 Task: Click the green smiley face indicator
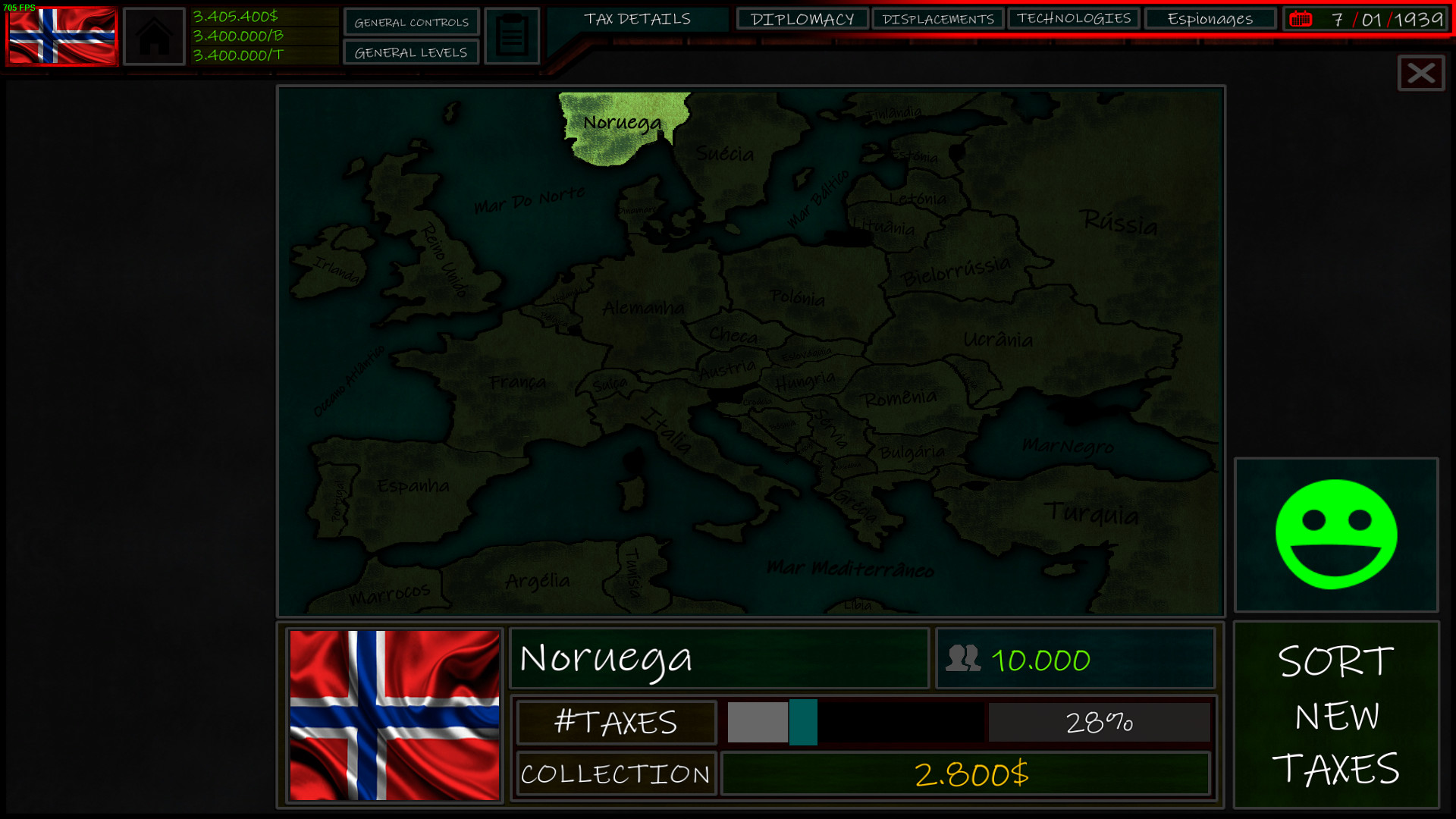pyautogui.click(x=1335, y=533)
